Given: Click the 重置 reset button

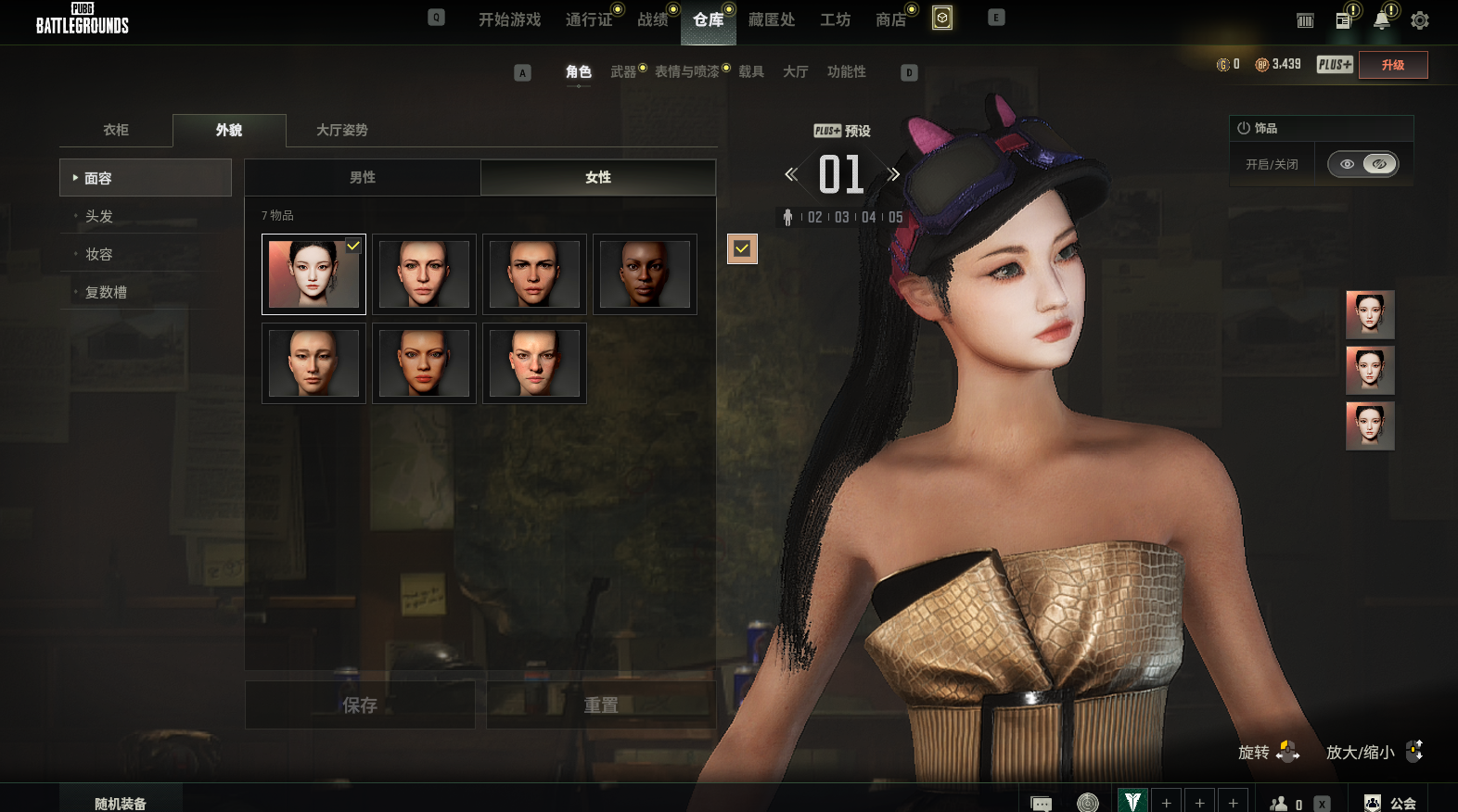Looking at the screenshot, I should click(601, 705).
